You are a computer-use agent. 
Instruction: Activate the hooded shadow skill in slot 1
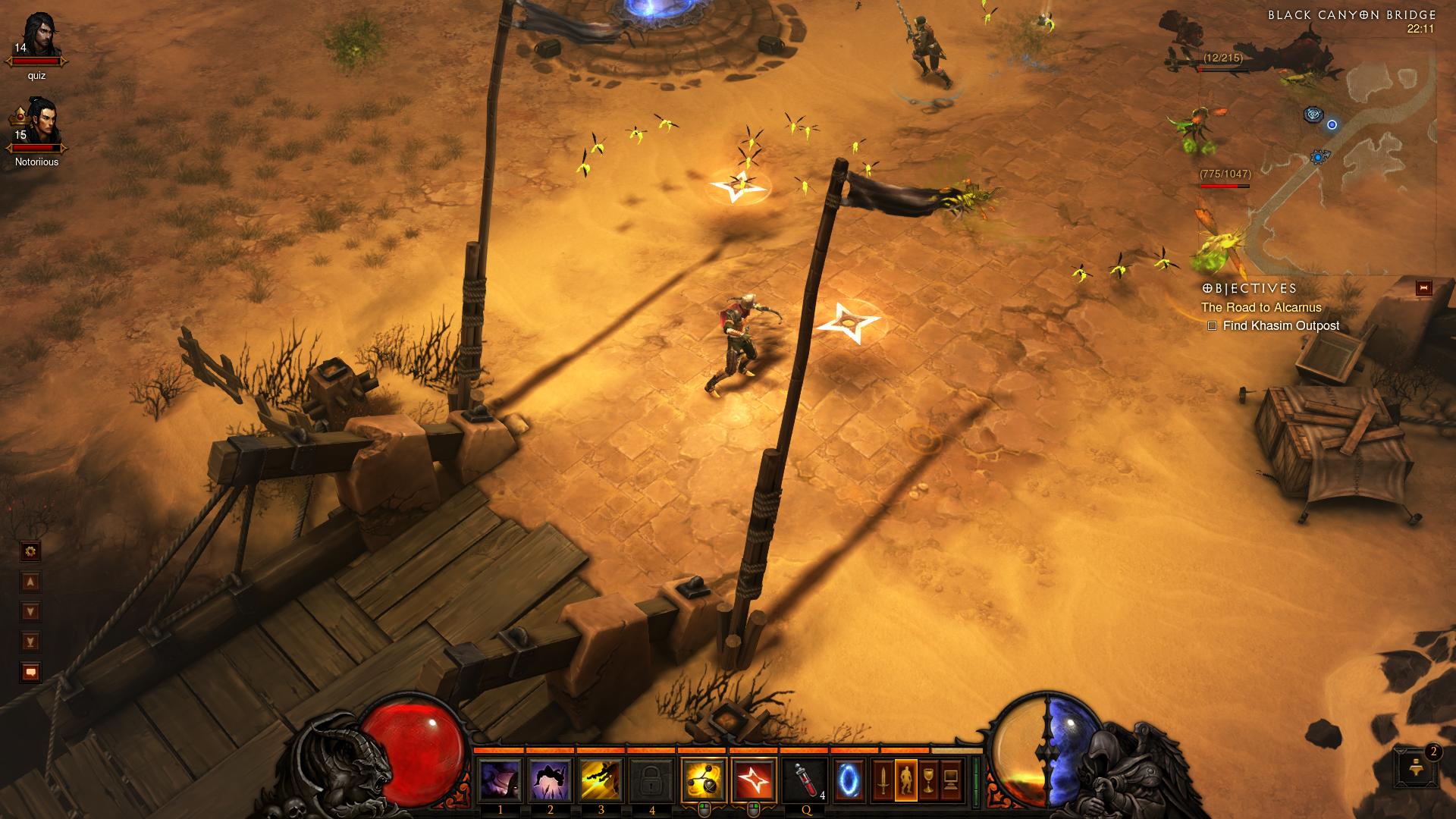(500, 780)
